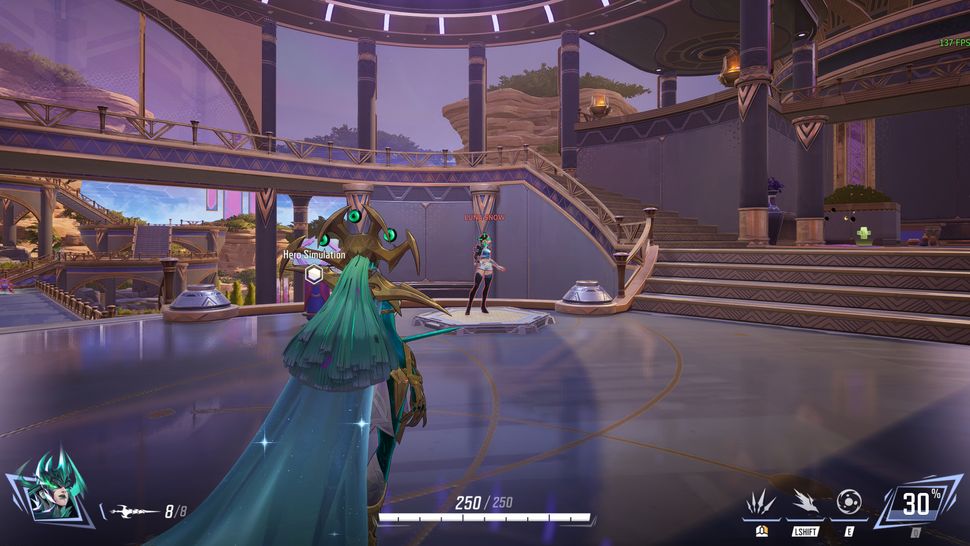
Task: Trigger the swirling orb ability
Action: click(x=849, y=502)
